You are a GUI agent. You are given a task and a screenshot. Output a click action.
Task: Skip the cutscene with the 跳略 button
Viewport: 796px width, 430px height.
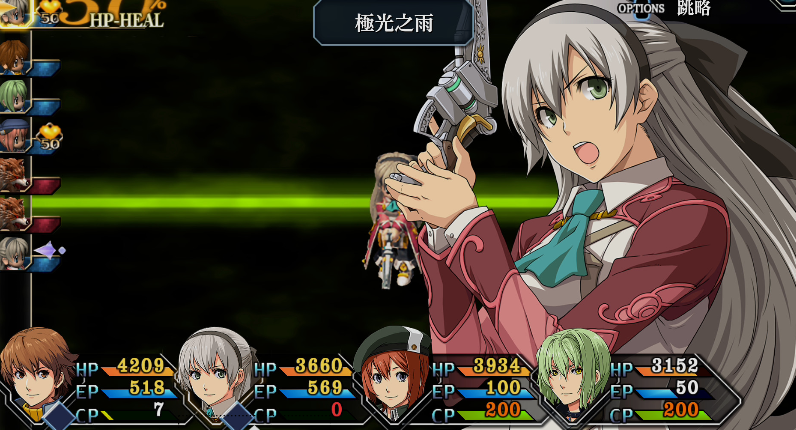point(692,8)
